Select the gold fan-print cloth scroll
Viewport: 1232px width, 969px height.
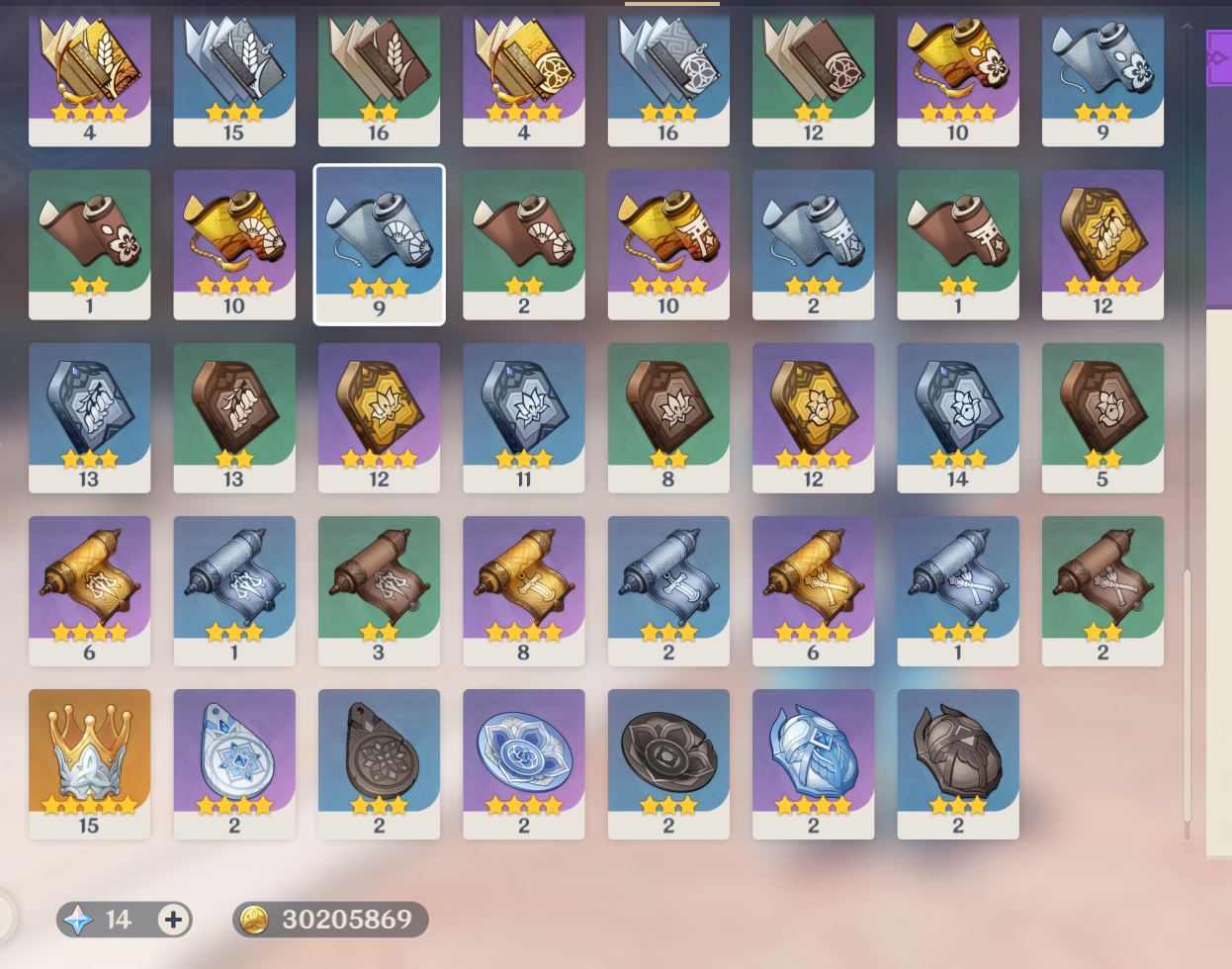coord(234,244)
